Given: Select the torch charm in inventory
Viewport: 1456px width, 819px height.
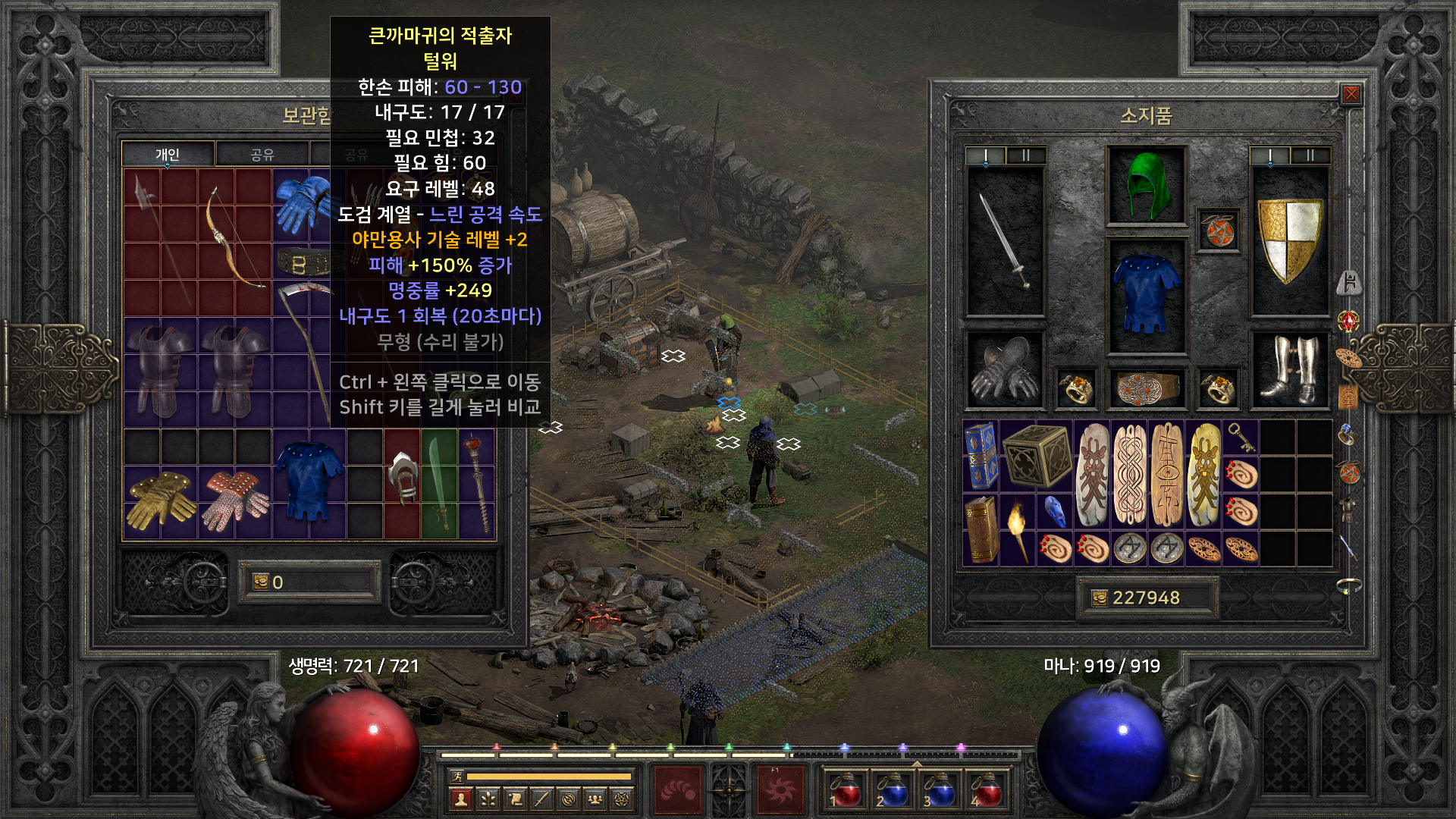Looking at the screenshot, I should tap(1017, 529).
